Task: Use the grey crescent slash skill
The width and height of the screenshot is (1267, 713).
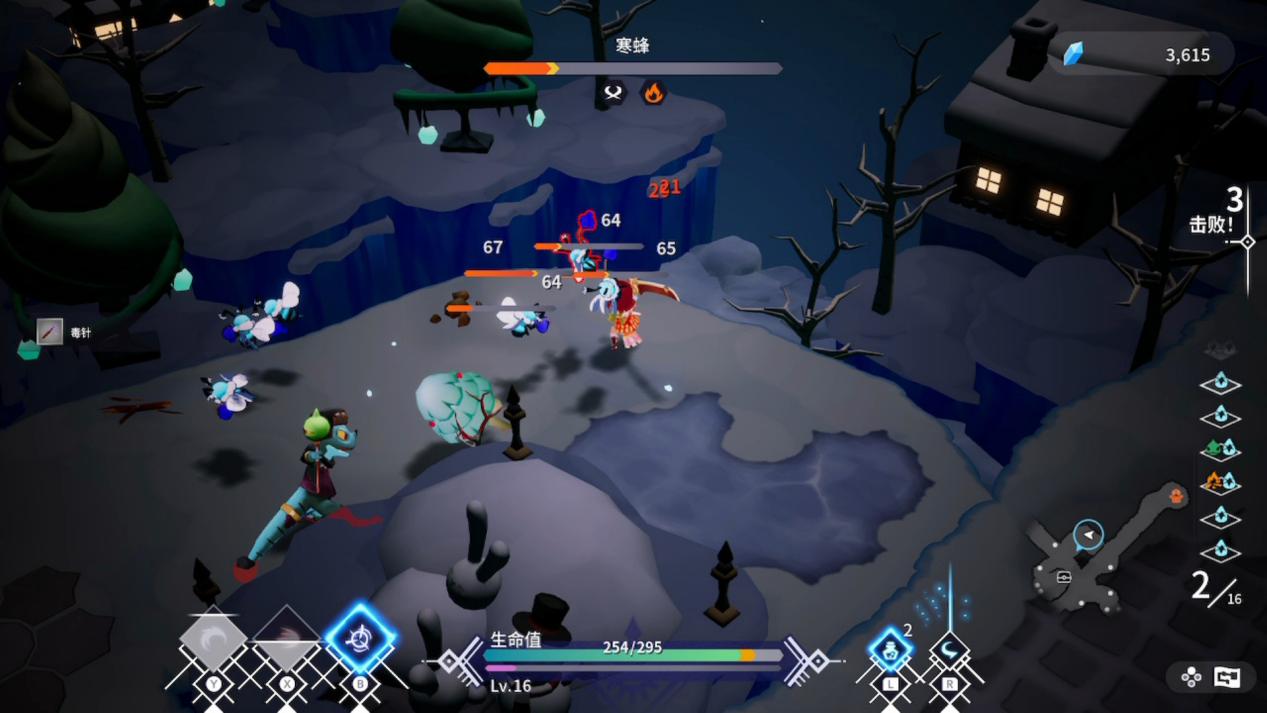Action: tap(213, 642)
